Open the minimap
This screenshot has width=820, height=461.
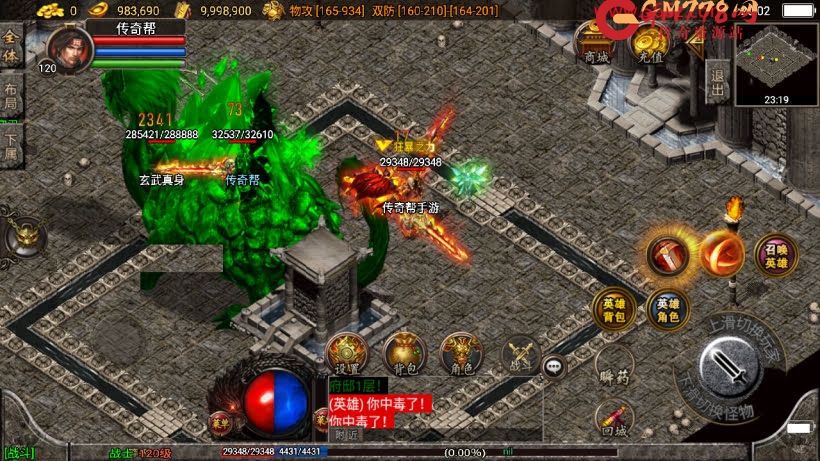pyautogui.click(x=776, y=62)
